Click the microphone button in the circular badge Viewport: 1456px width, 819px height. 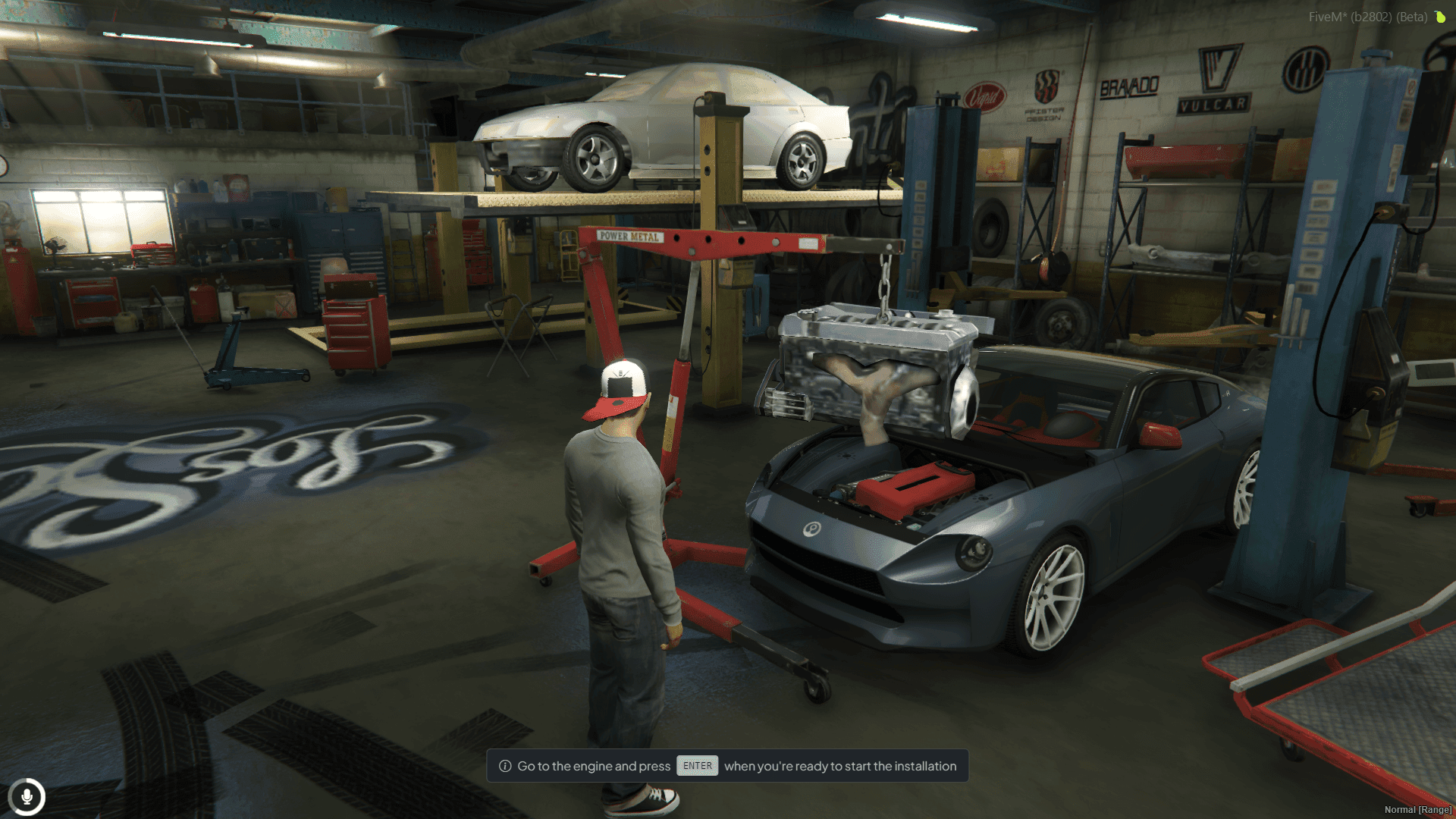(28, 796)
